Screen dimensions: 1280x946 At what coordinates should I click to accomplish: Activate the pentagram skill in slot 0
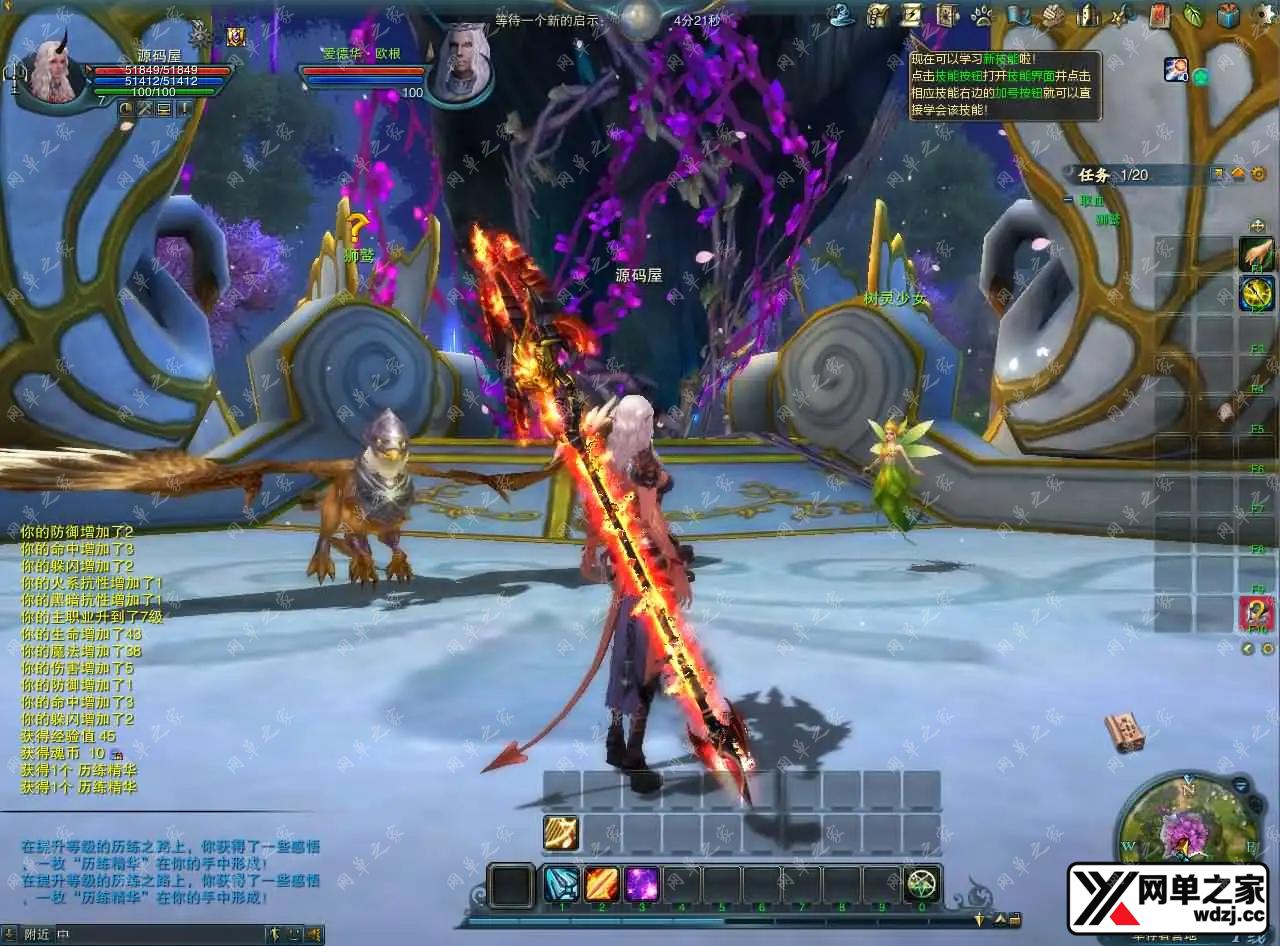point(922,884)
